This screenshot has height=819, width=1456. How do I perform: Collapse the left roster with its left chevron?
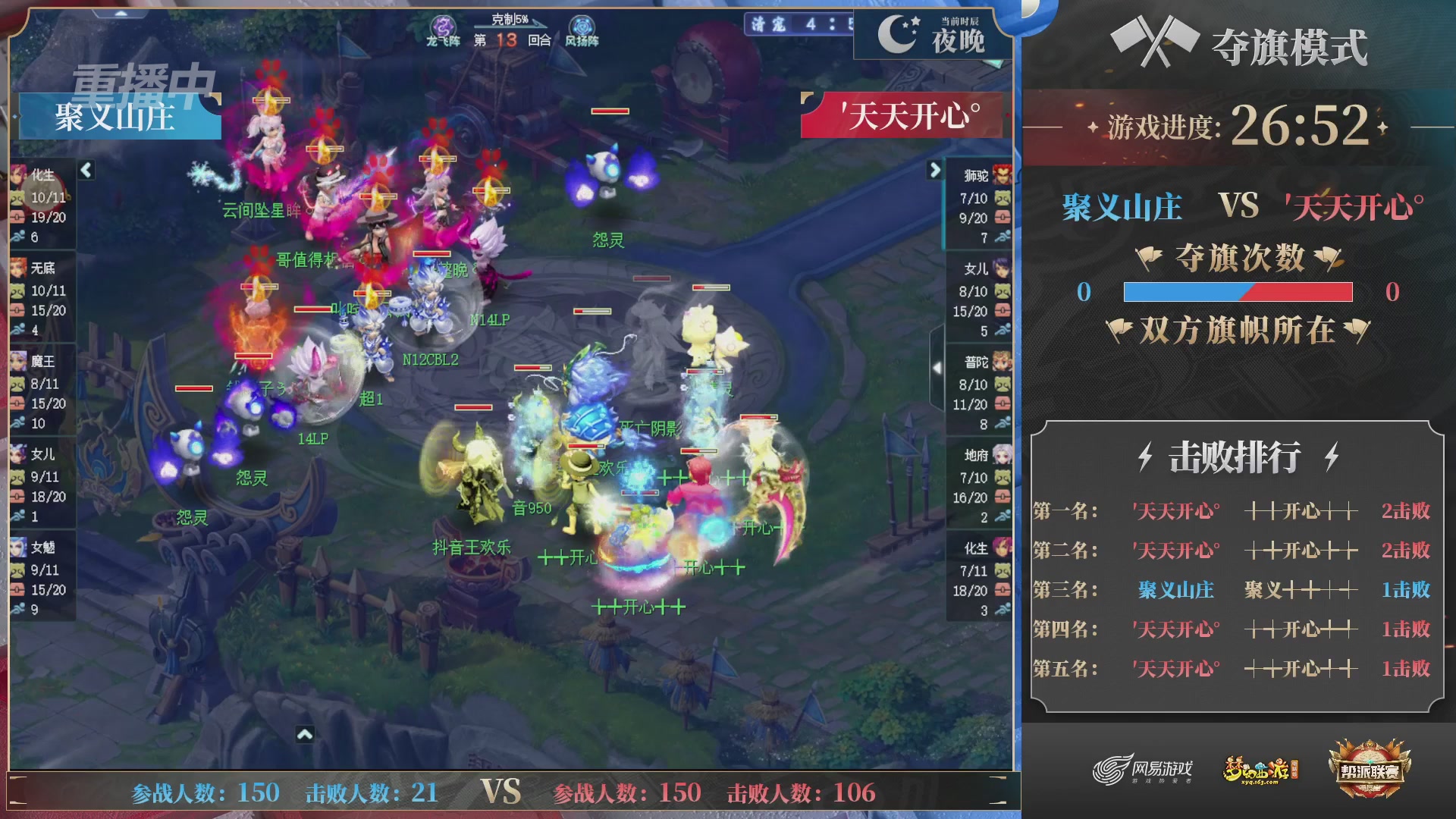point(86,171)
